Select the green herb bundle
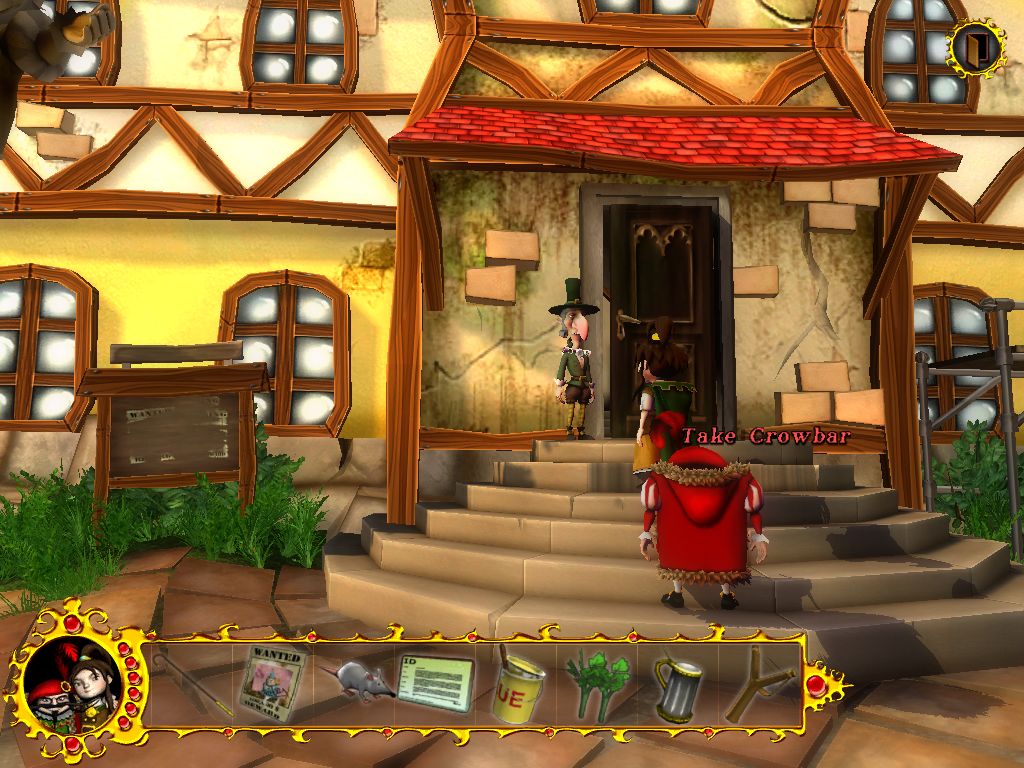Viewport: 1024px width, 768px height. click(598, 685)
